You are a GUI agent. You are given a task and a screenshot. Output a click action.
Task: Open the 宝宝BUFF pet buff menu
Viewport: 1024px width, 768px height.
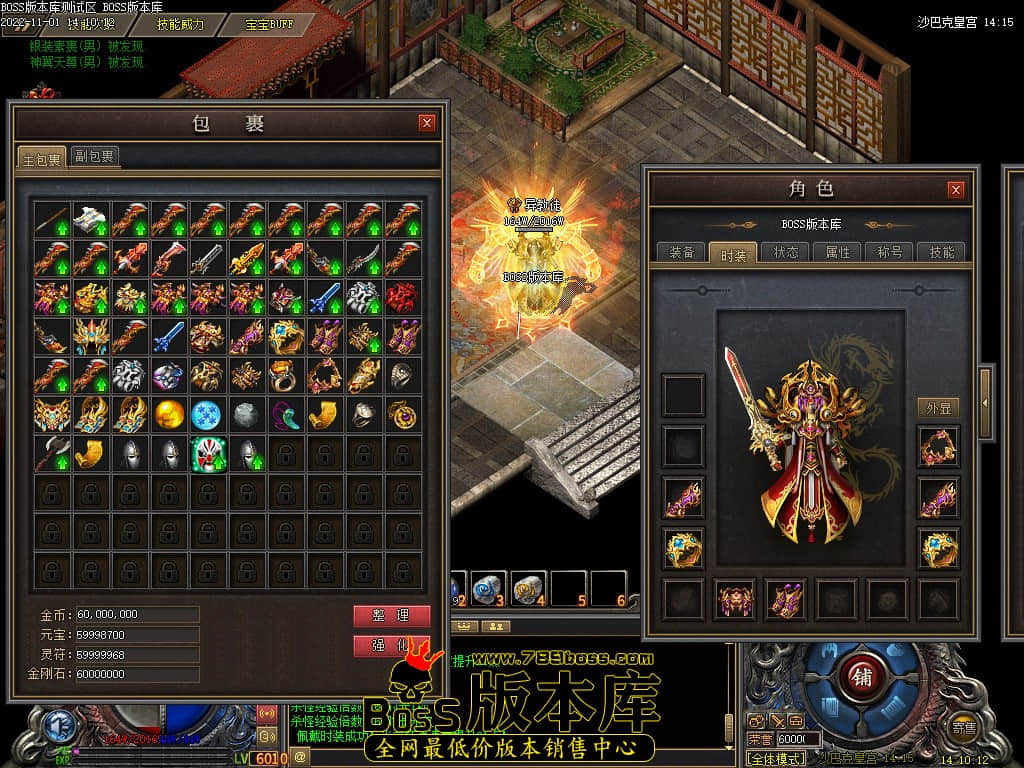point(269,24)
